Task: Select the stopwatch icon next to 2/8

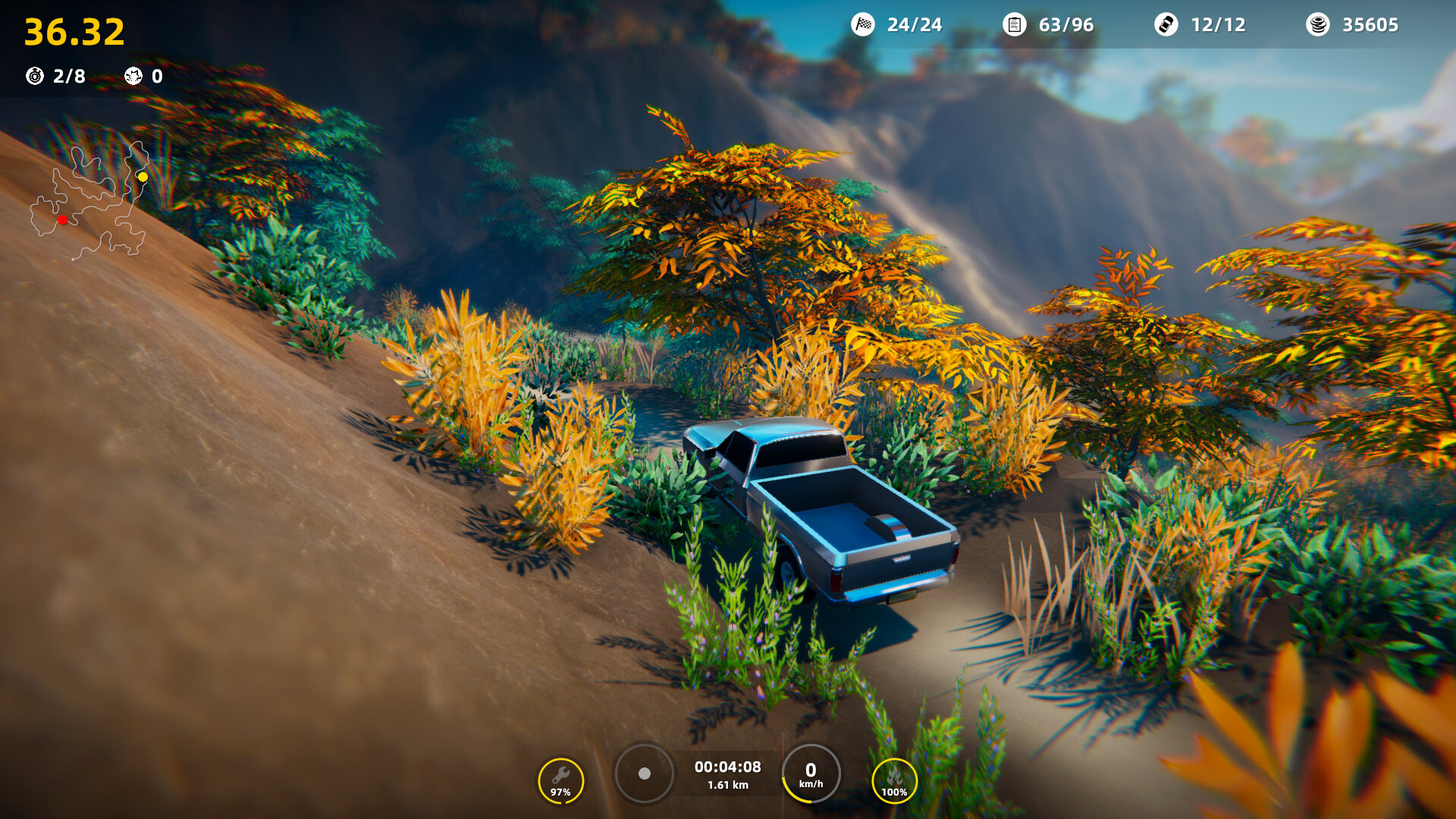Action: pos(33,76)
